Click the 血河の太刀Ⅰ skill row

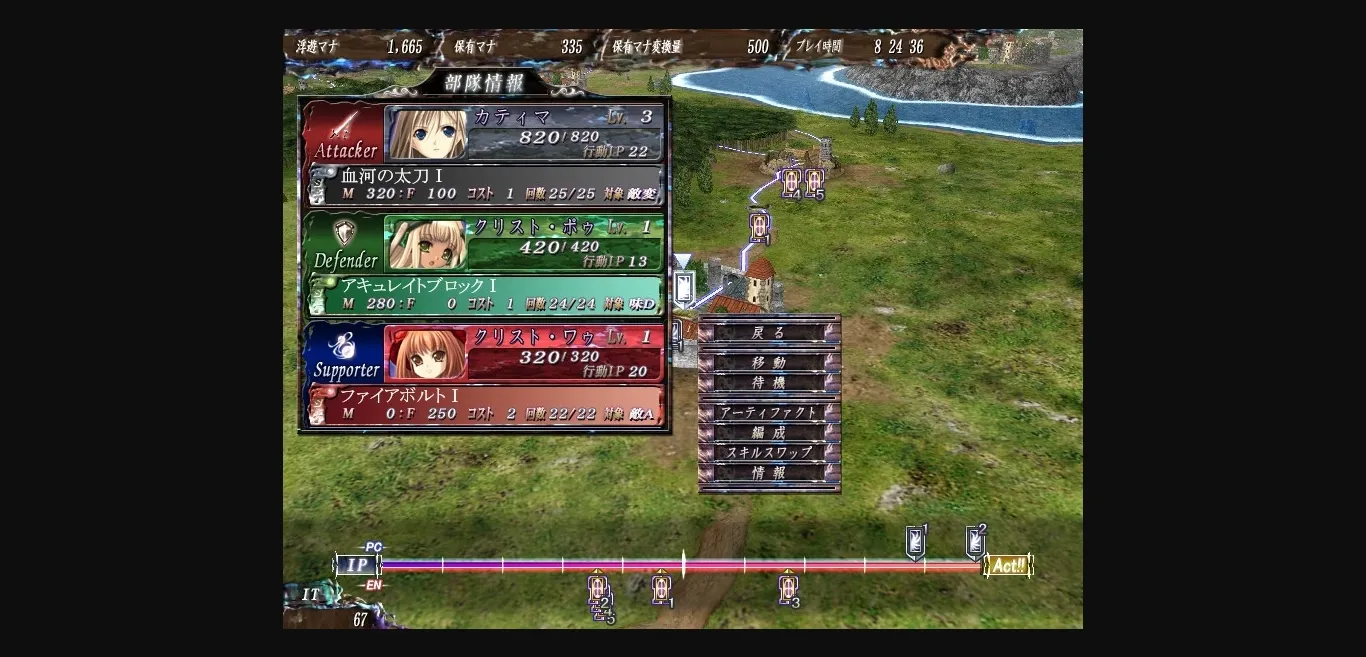tap(484, 185)
